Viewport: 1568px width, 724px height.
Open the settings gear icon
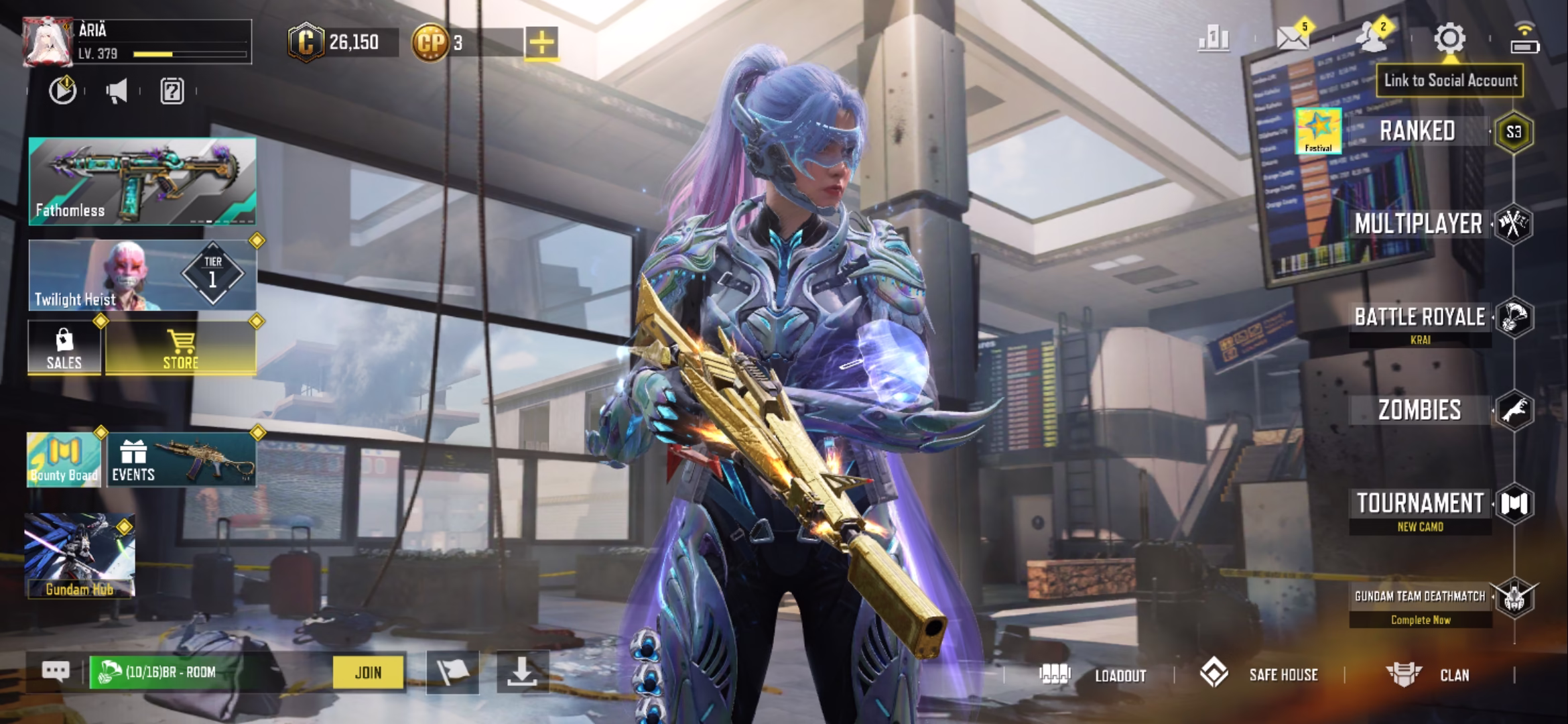pyautogui.click(x=1449, y=38)
